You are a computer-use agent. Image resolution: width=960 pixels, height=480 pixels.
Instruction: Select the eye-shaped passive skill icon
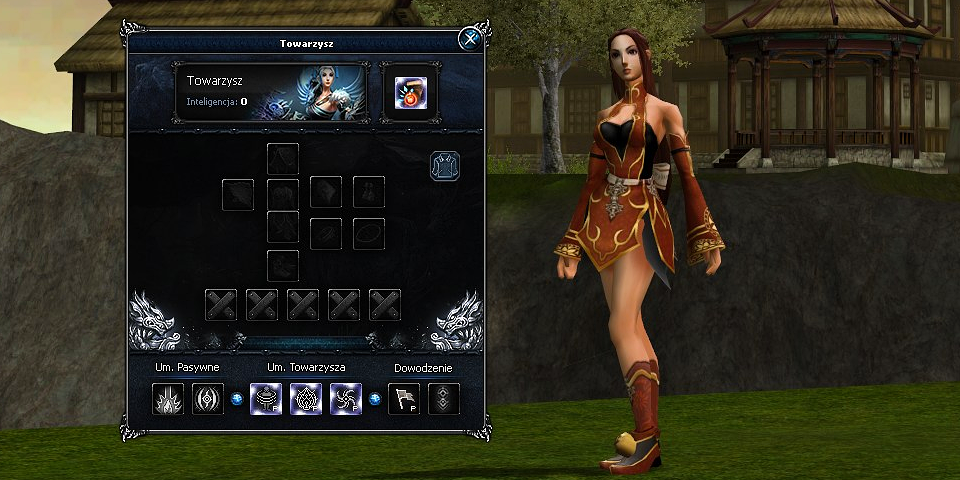click(x=207, y=399)
